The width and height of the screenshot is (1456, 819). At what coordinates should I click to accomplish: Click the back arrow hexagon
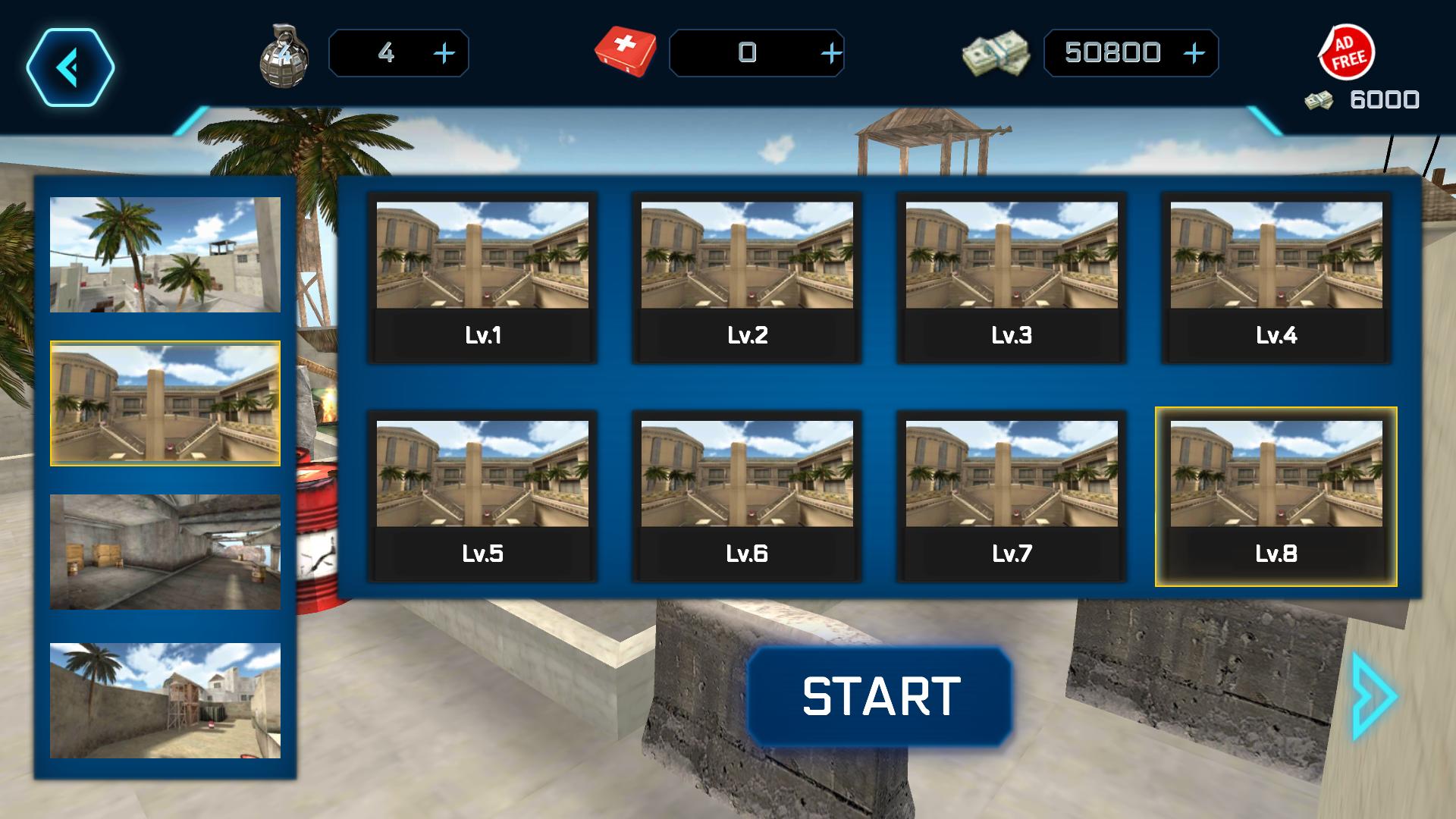[72, 67]
